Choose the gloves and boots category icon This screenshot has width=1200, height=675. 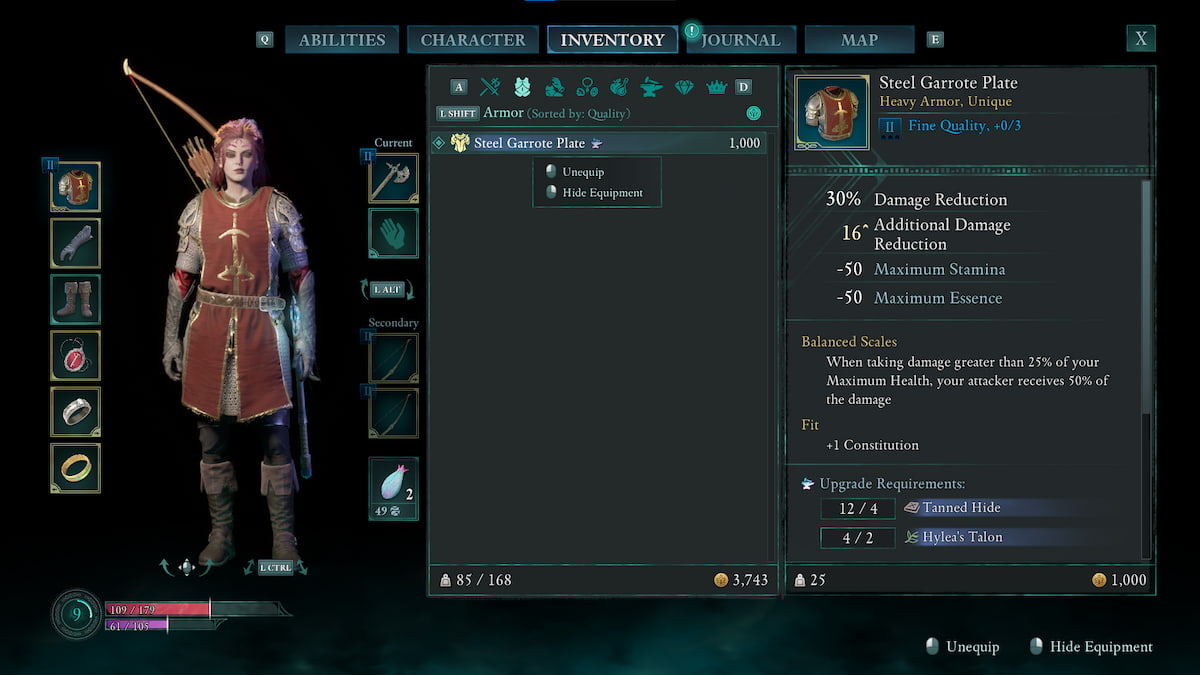click(x=555, y=87)
